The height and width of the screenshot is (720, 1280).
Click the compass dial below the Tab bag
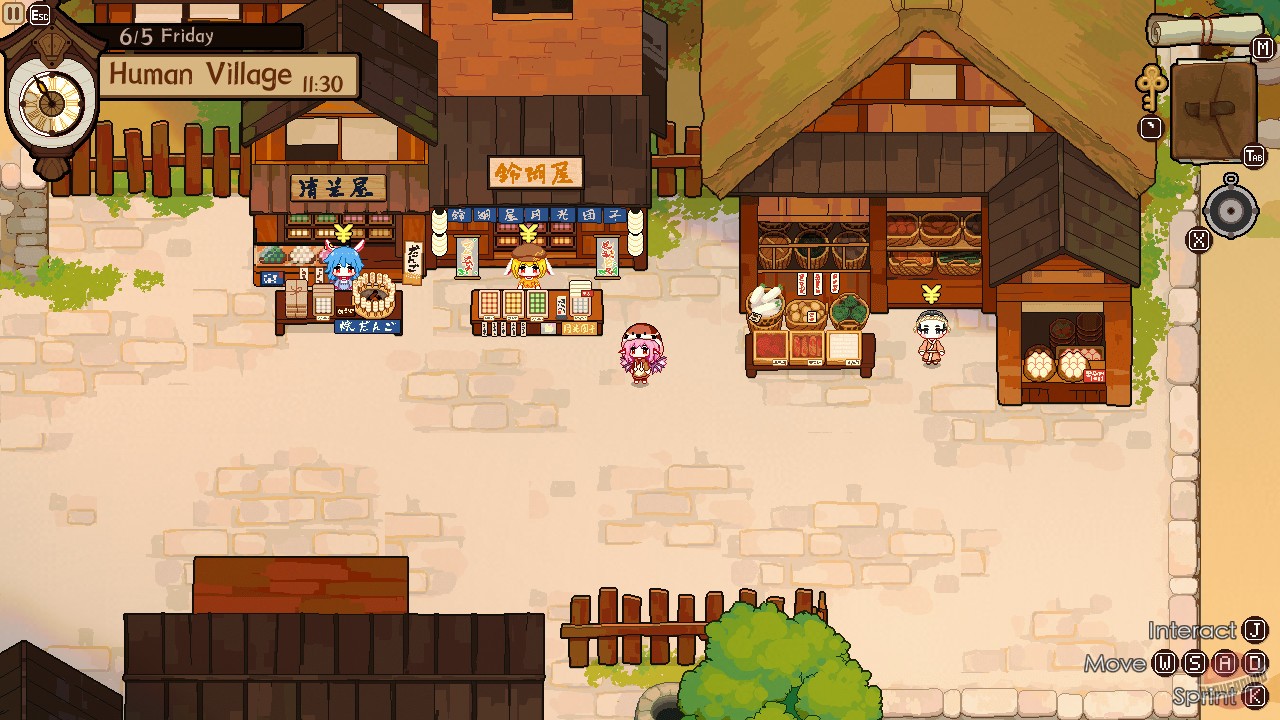(1232, 211)
